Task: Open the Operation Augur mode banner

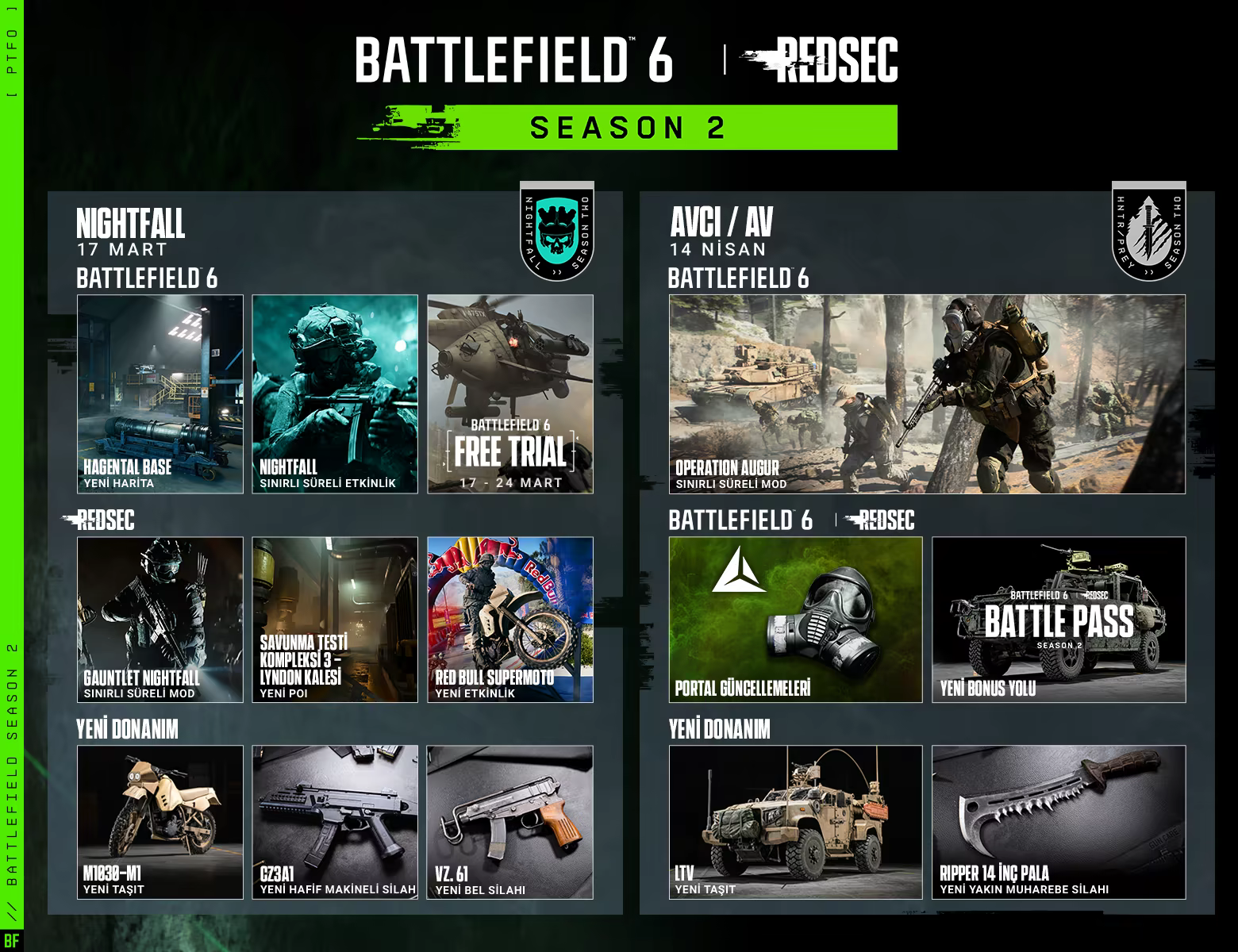Action: coord(927,394)
